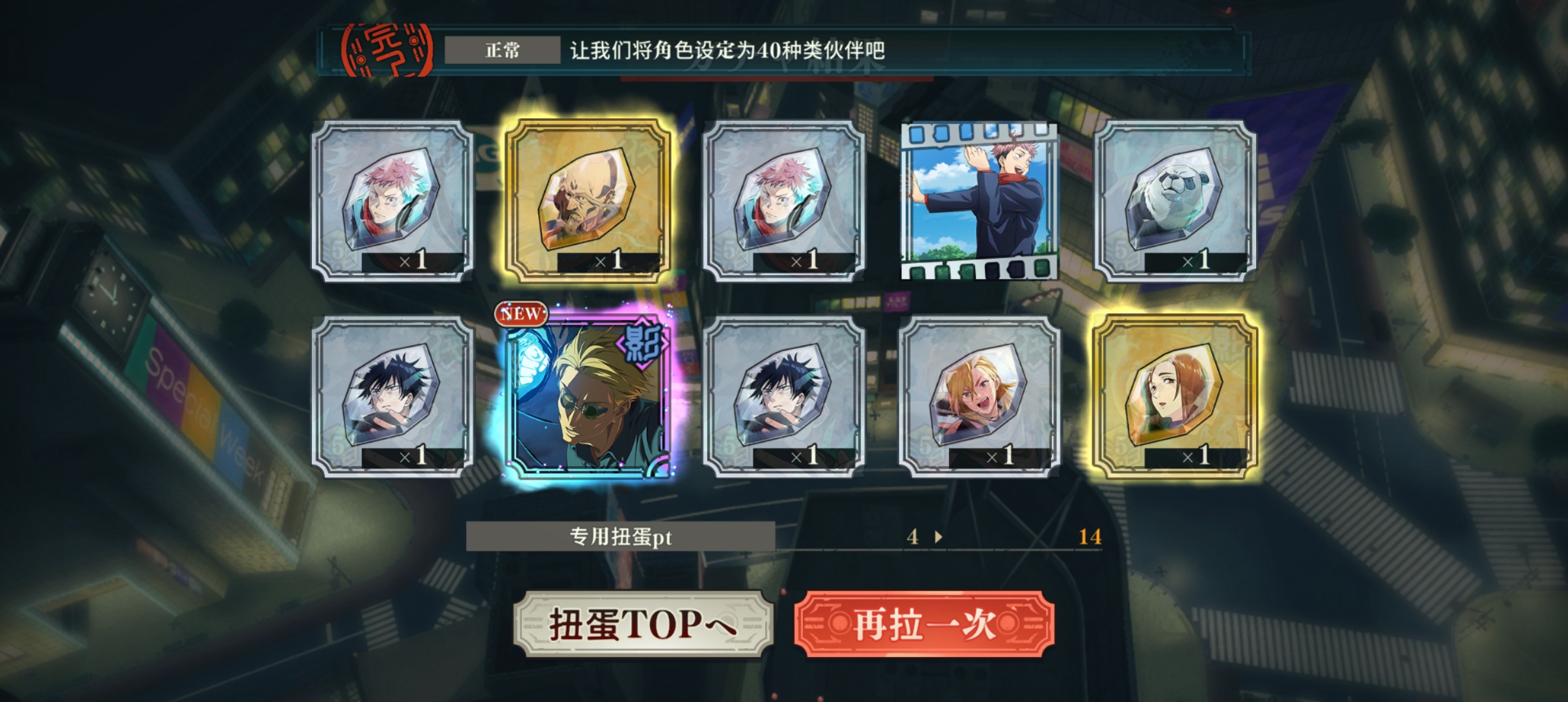This screenshot has width=1568, height=702.
Task: Open the 正常 difficulty label
Action: 503,51
